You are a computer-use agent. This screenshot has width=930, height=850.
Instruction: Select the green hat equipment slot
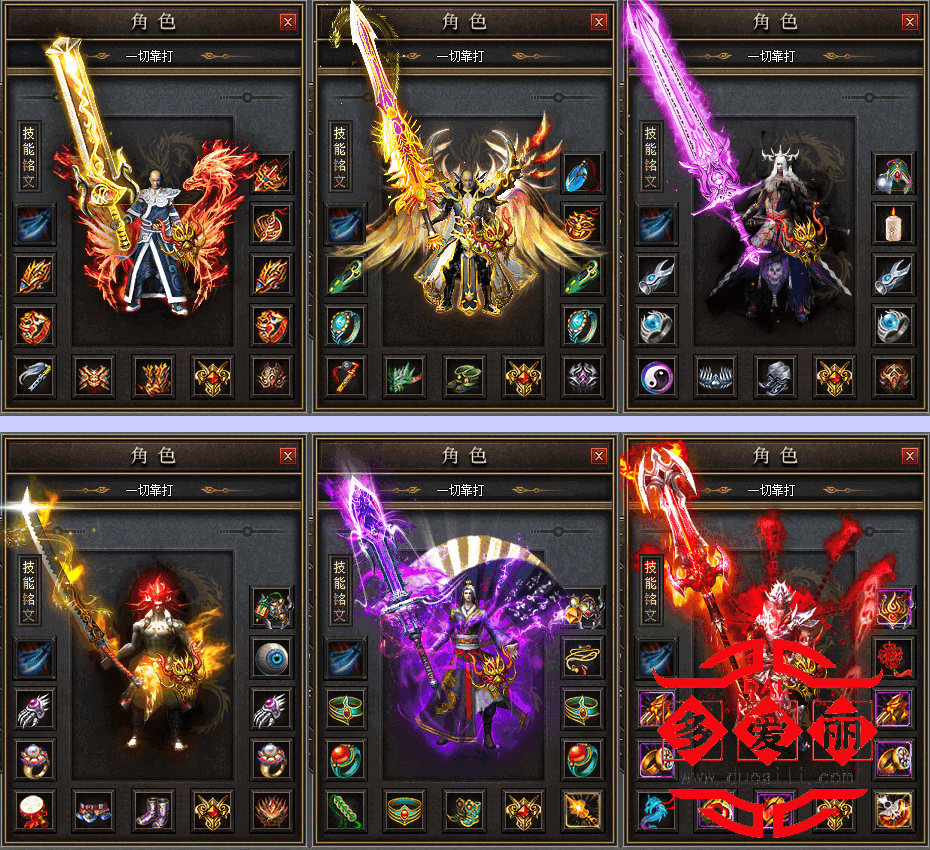(463, 376)
